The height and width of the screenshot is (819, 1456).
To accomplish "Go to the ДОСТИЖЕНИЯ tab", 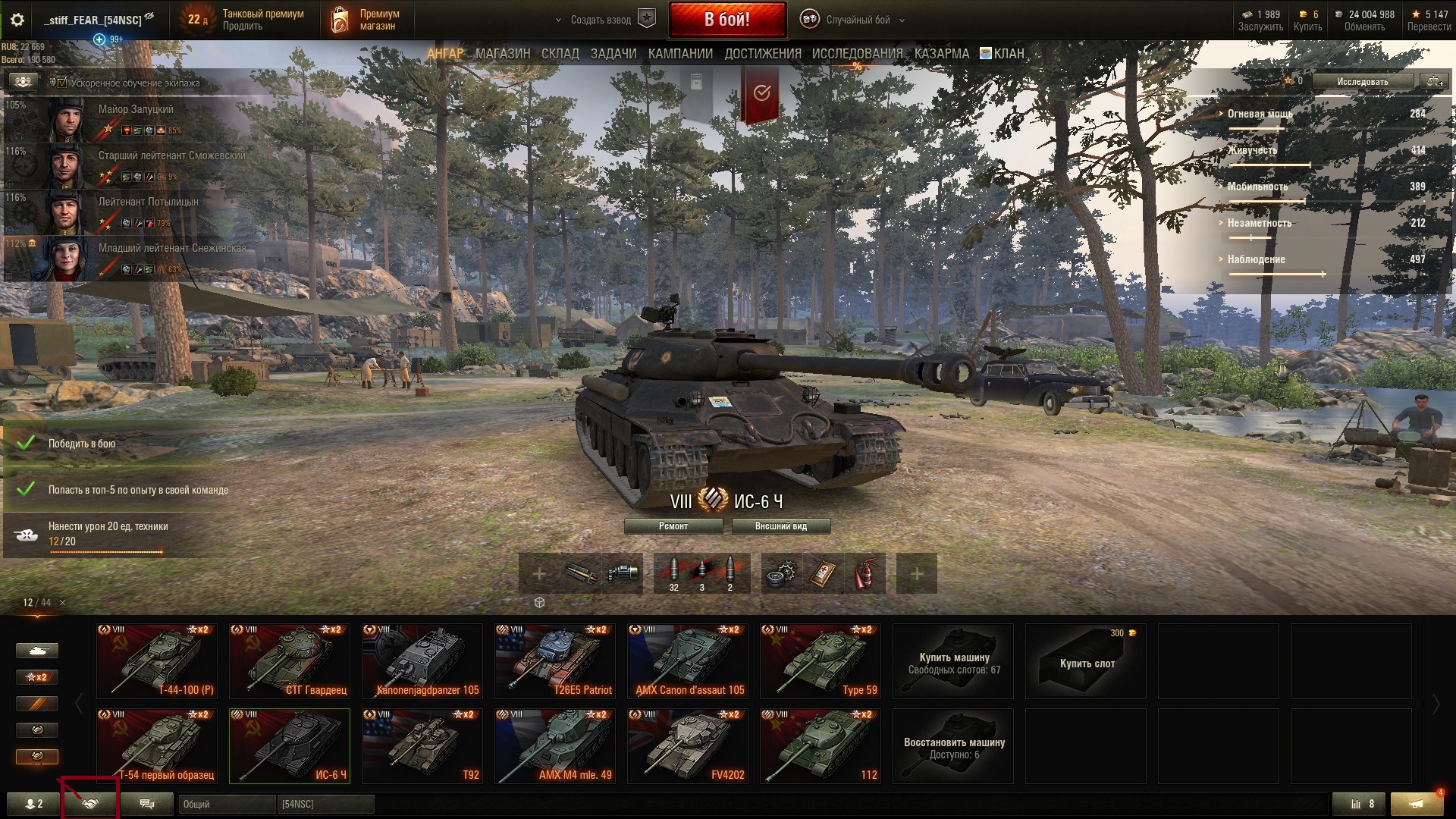I will pos(762,54).
